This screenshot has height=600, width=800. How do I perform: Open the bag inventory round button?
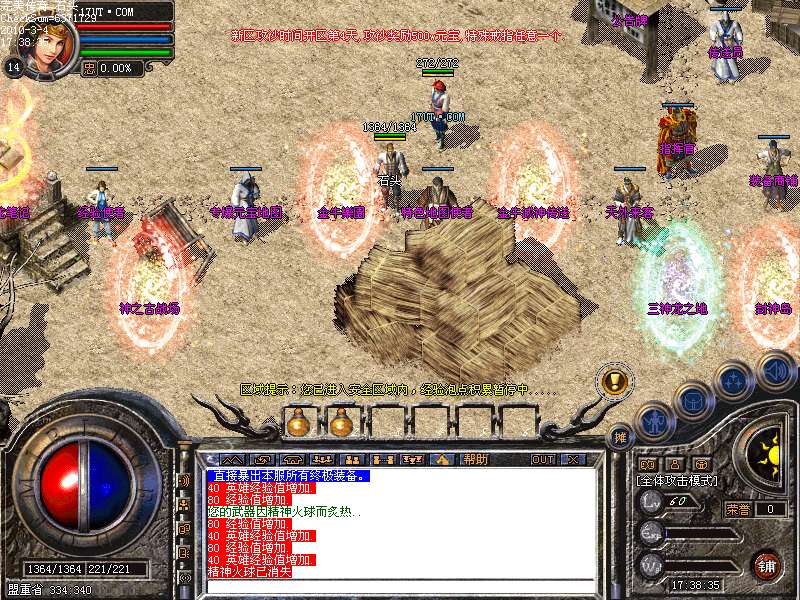pyautogui.click(x=692, y=400)
